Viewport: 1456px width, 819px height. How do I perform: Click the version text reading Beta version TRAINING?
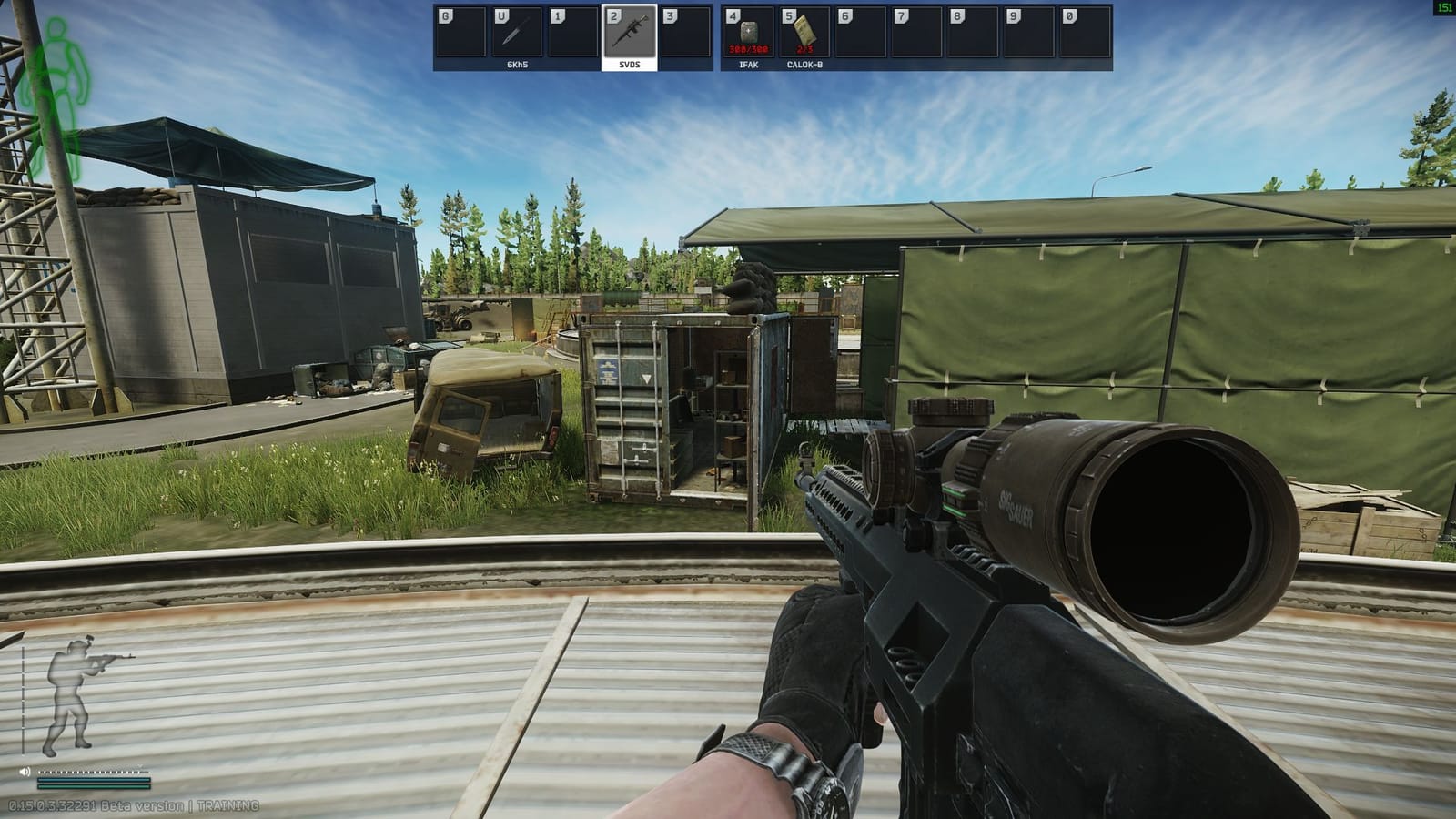coord(134,804)
